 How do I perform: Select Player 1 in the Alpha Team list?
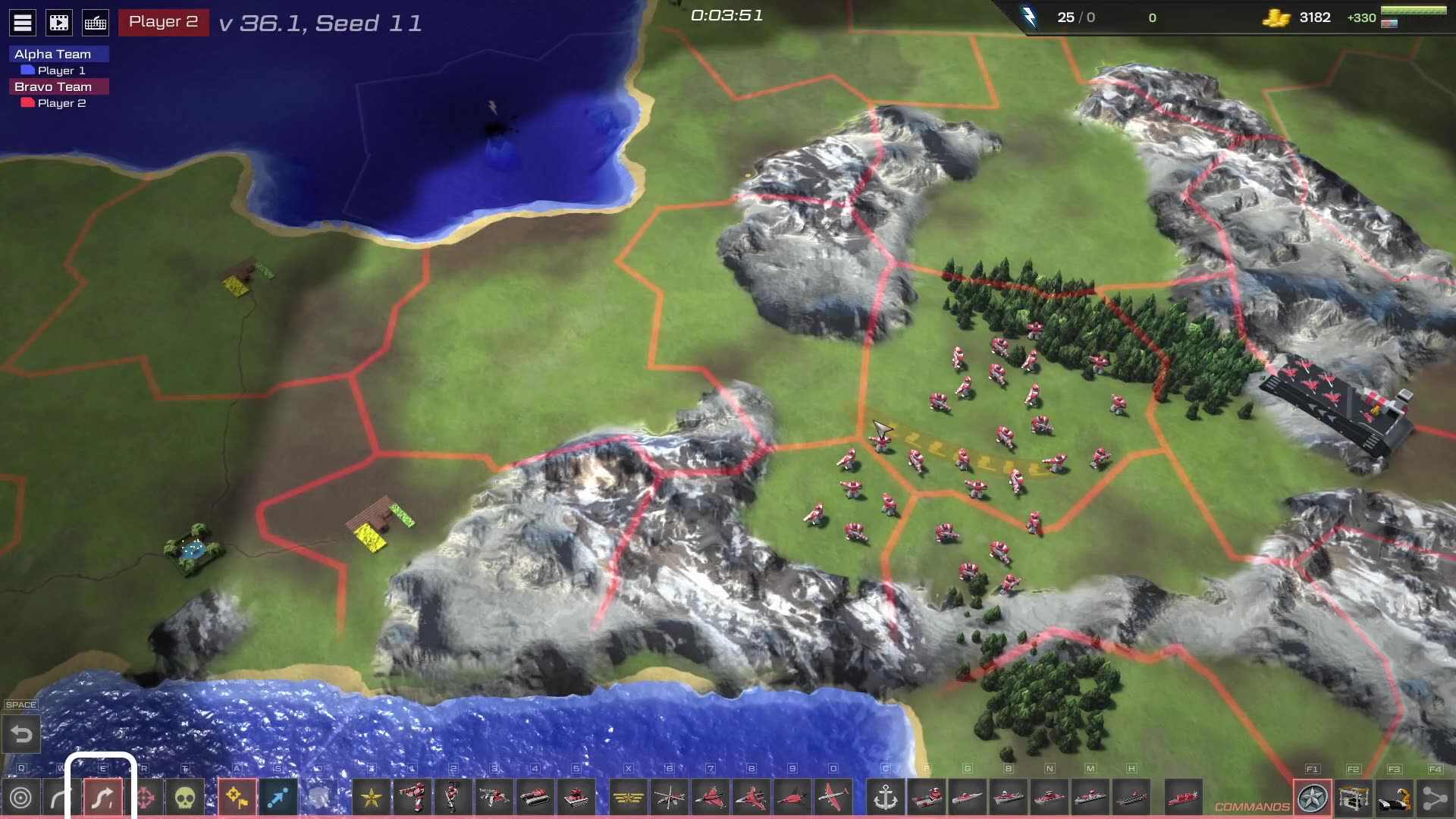(61, 71)
